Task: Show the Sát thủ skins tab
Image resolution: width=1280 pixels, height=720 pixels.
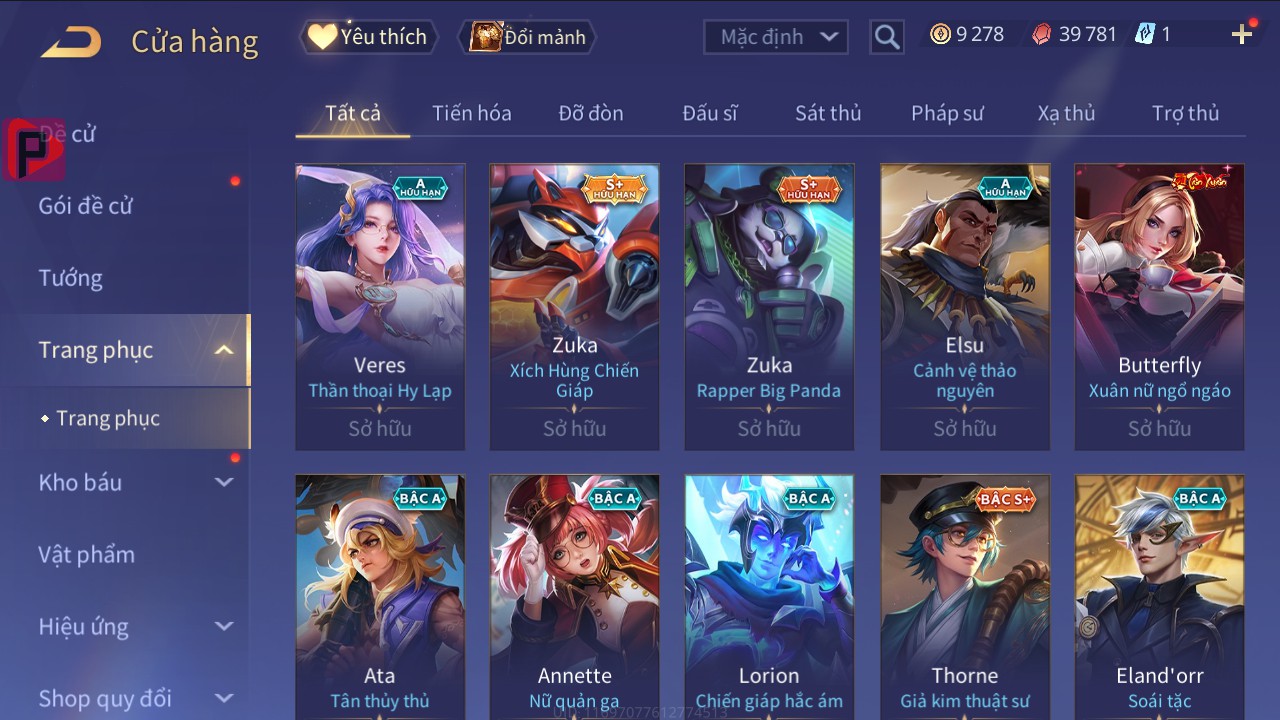Action: (827, 113)
